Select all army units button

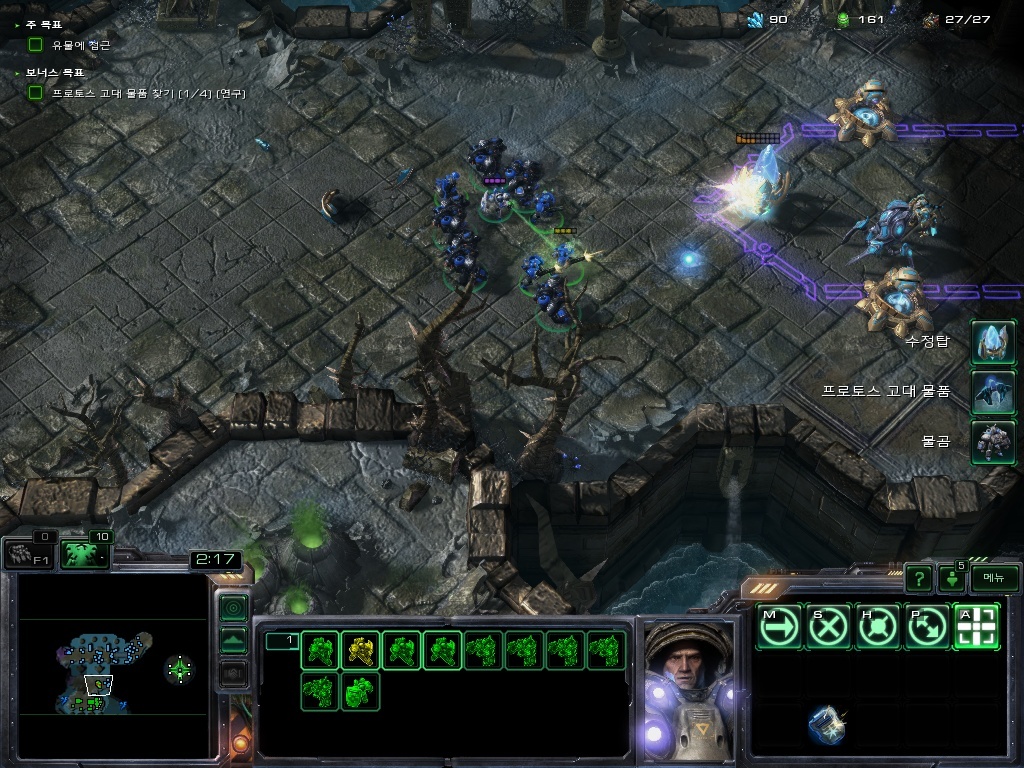coord(85,554)
